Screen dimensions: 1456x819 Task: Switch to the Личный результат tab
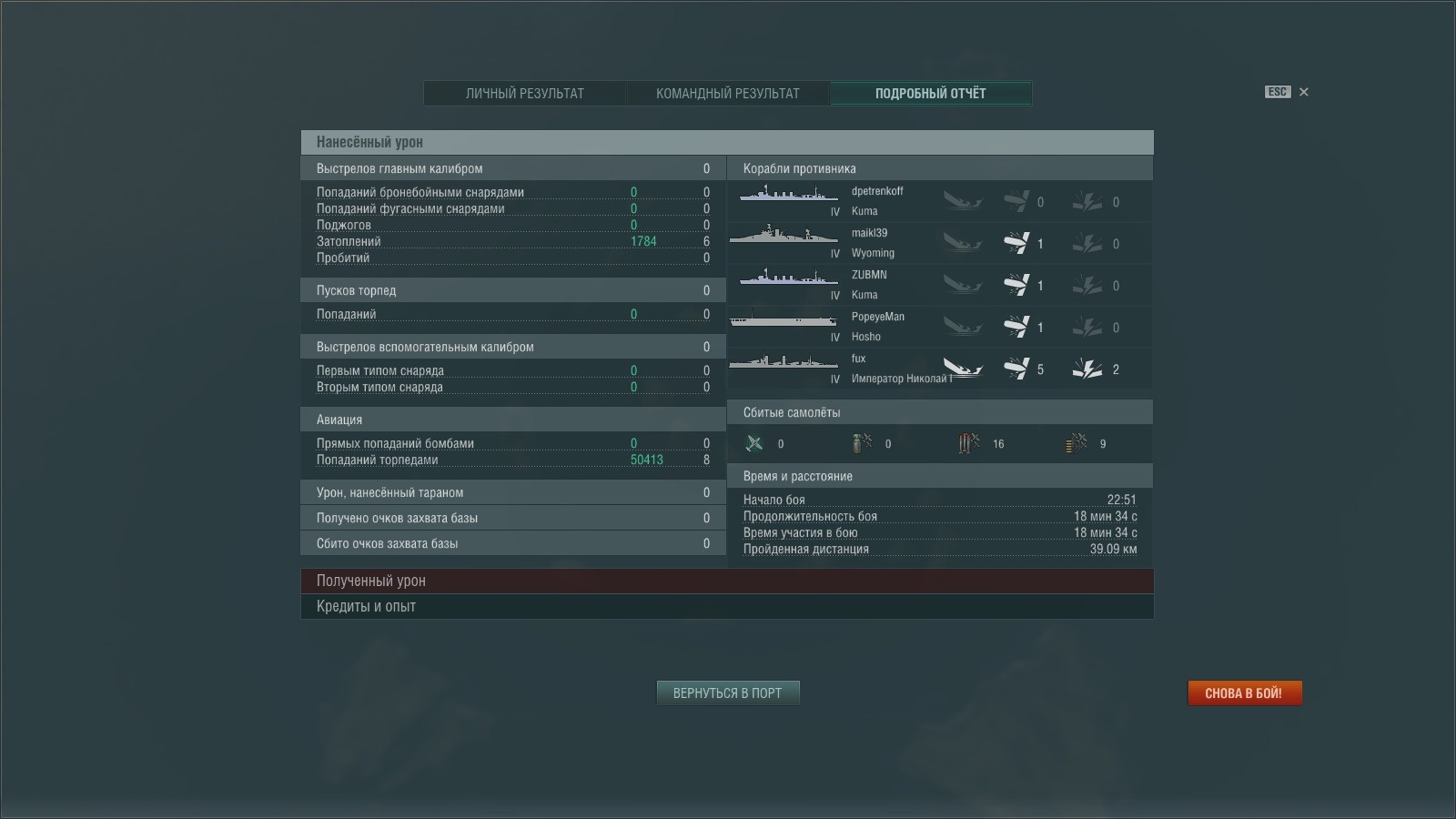(x=525, y=94)
